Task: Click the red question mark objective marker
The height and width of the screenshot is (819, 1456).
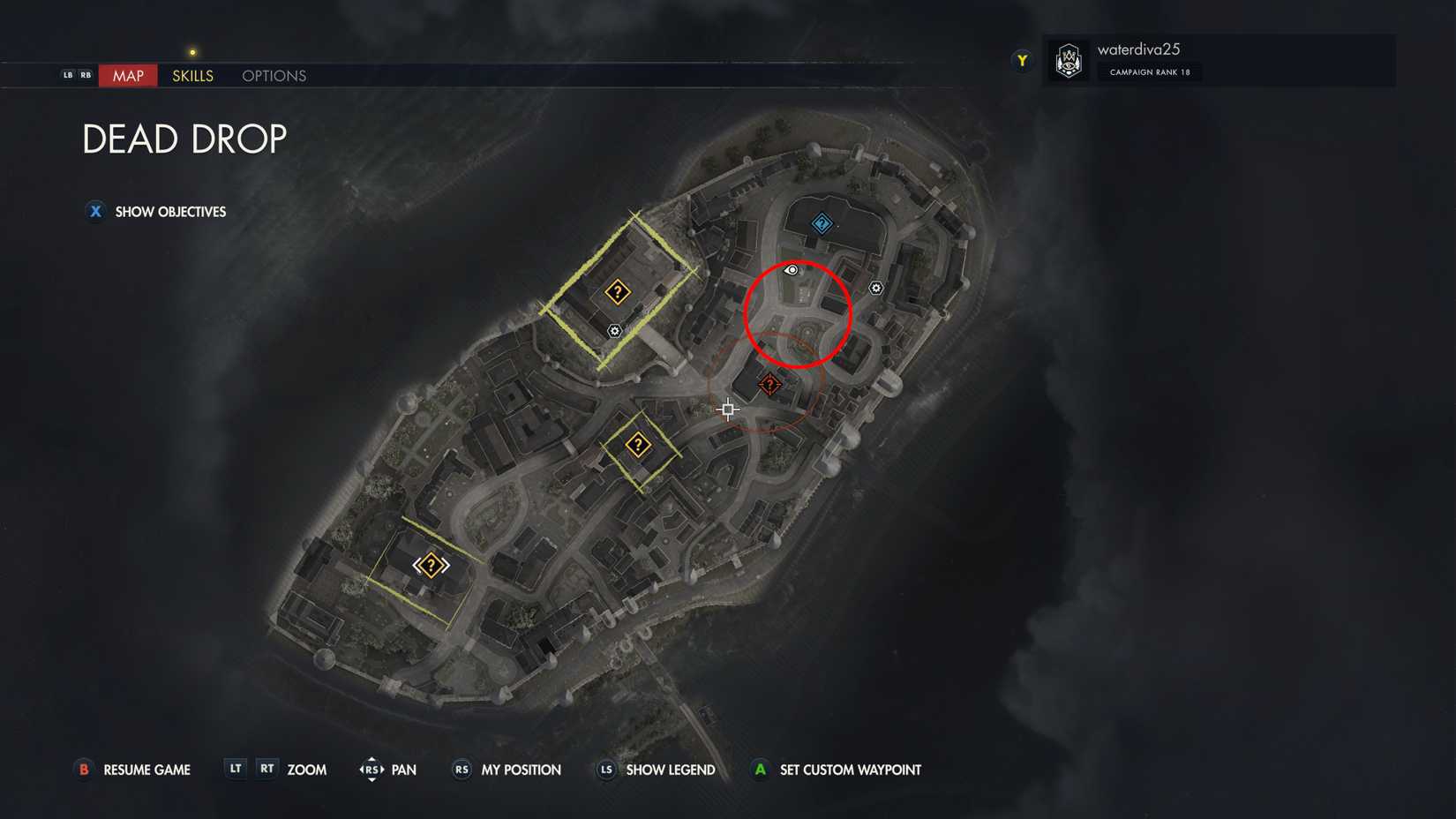Action: point(769,385)
